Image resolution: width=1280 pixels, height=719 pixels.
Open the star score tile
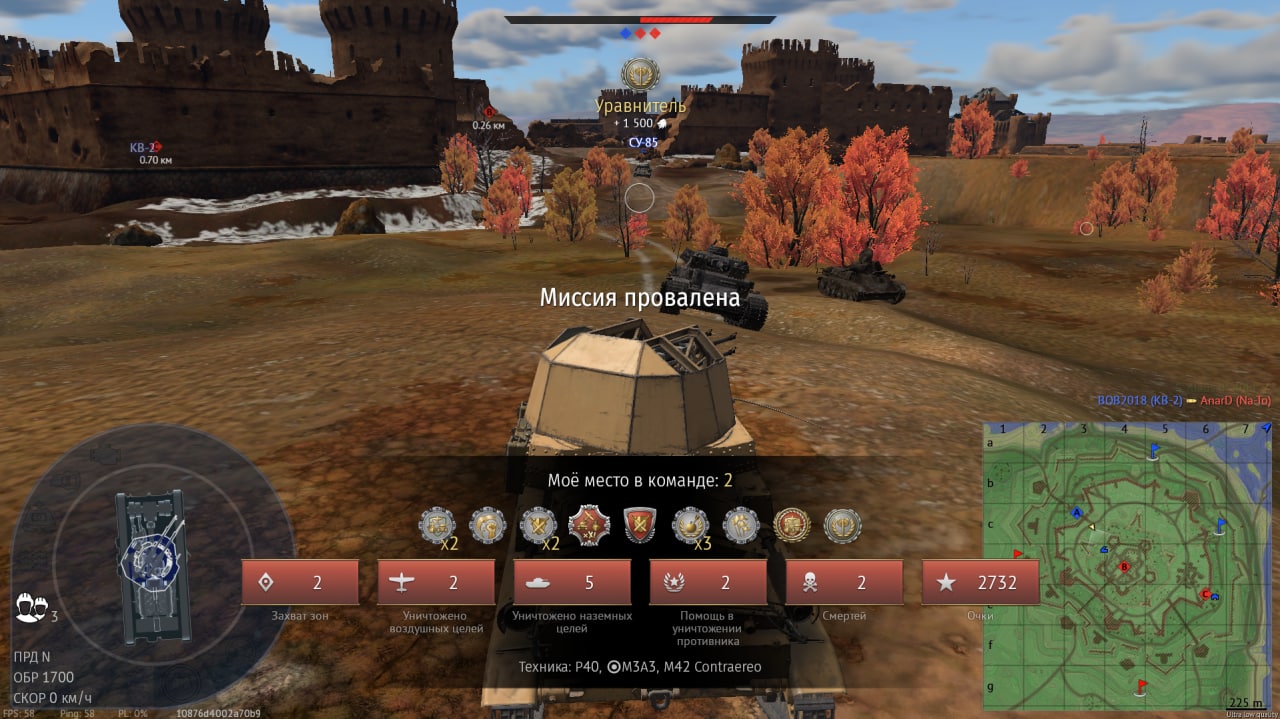980,582
